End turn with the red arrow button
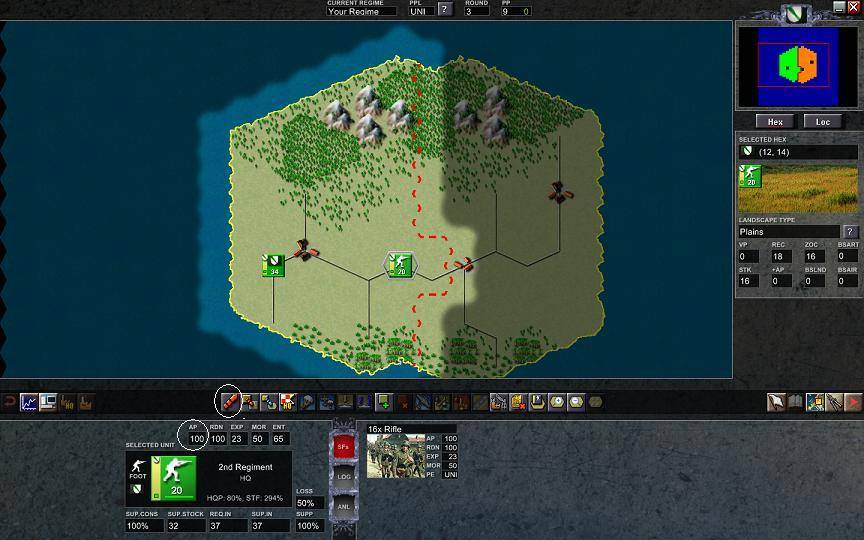Image resolution: width=864 pixels, height=540 pixels. 853,402
